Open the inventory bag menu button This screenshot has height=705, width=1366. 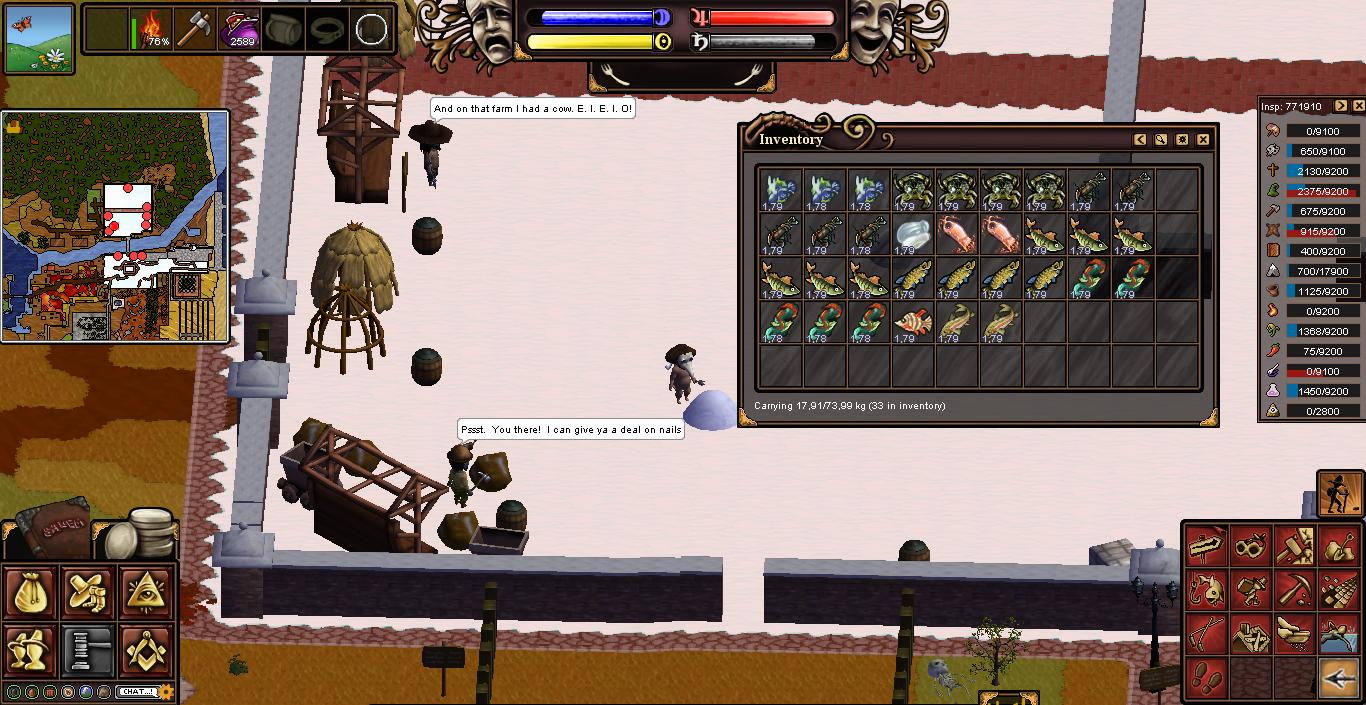31,593
